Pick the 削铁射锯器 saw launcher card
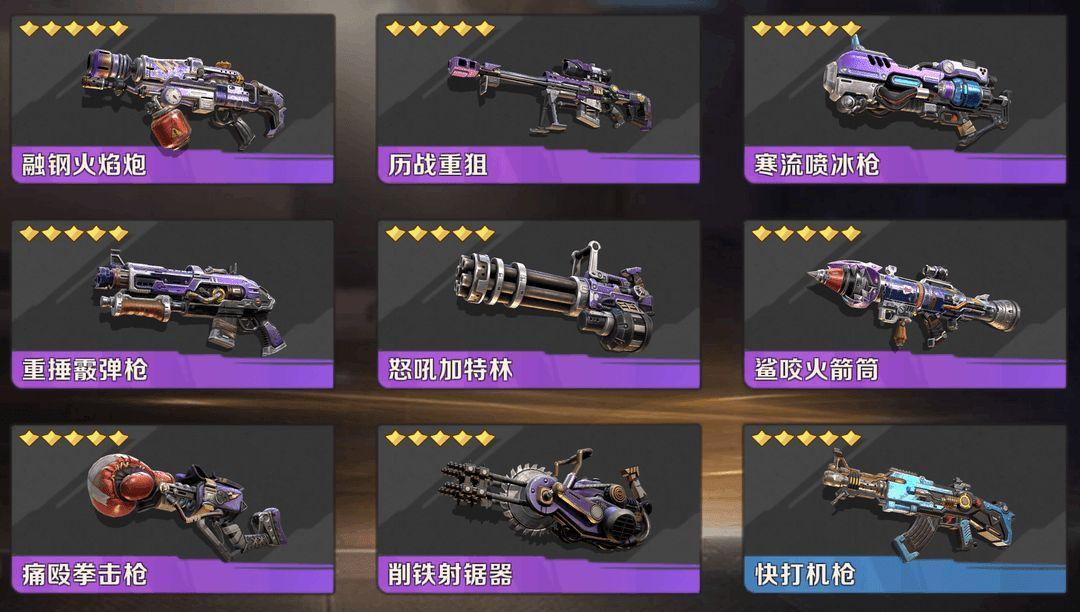Viewport: 1080px width, 612px height. click(539, 508)
